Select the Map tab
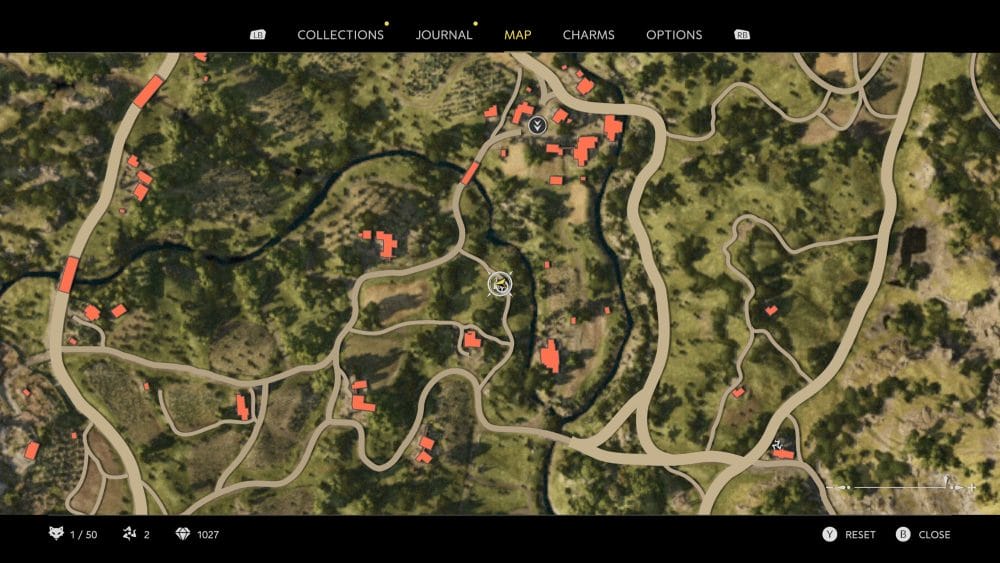Viewport: 1000px width, 563px height. coord(518,35)
